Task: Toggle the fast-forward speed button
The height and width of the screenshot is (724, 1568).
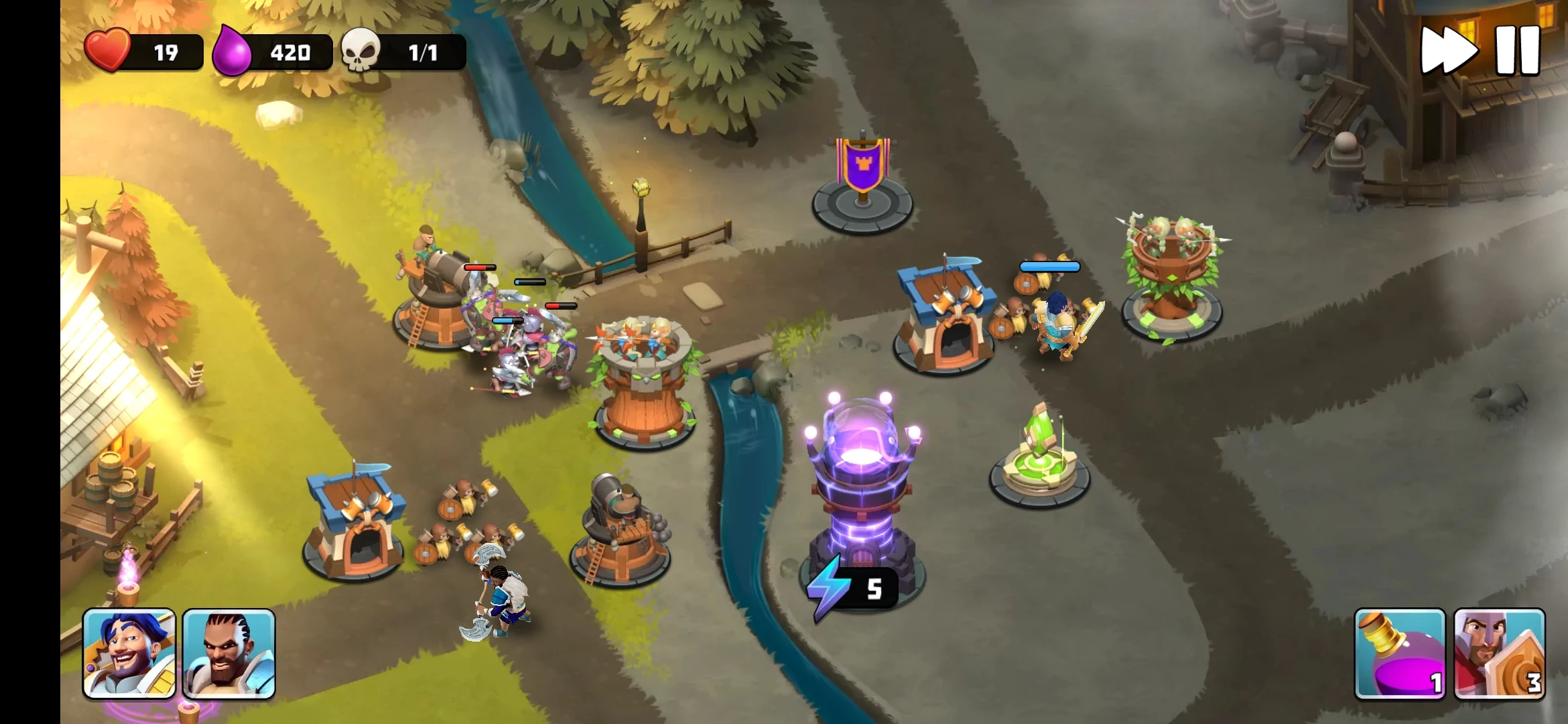Action: point(1447,50)
